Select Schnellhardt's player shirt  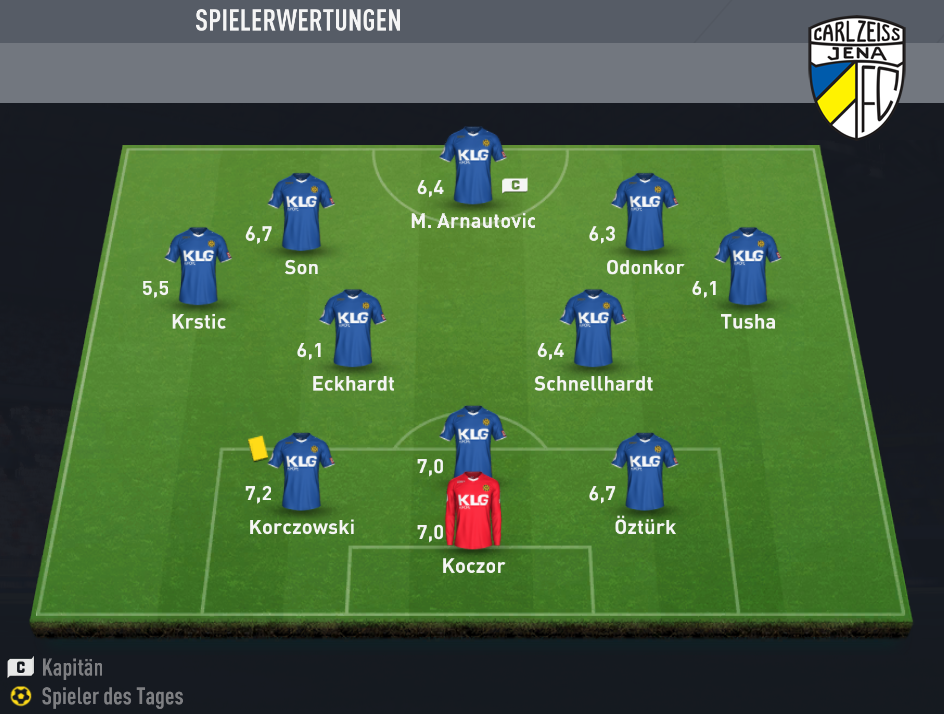593,327
